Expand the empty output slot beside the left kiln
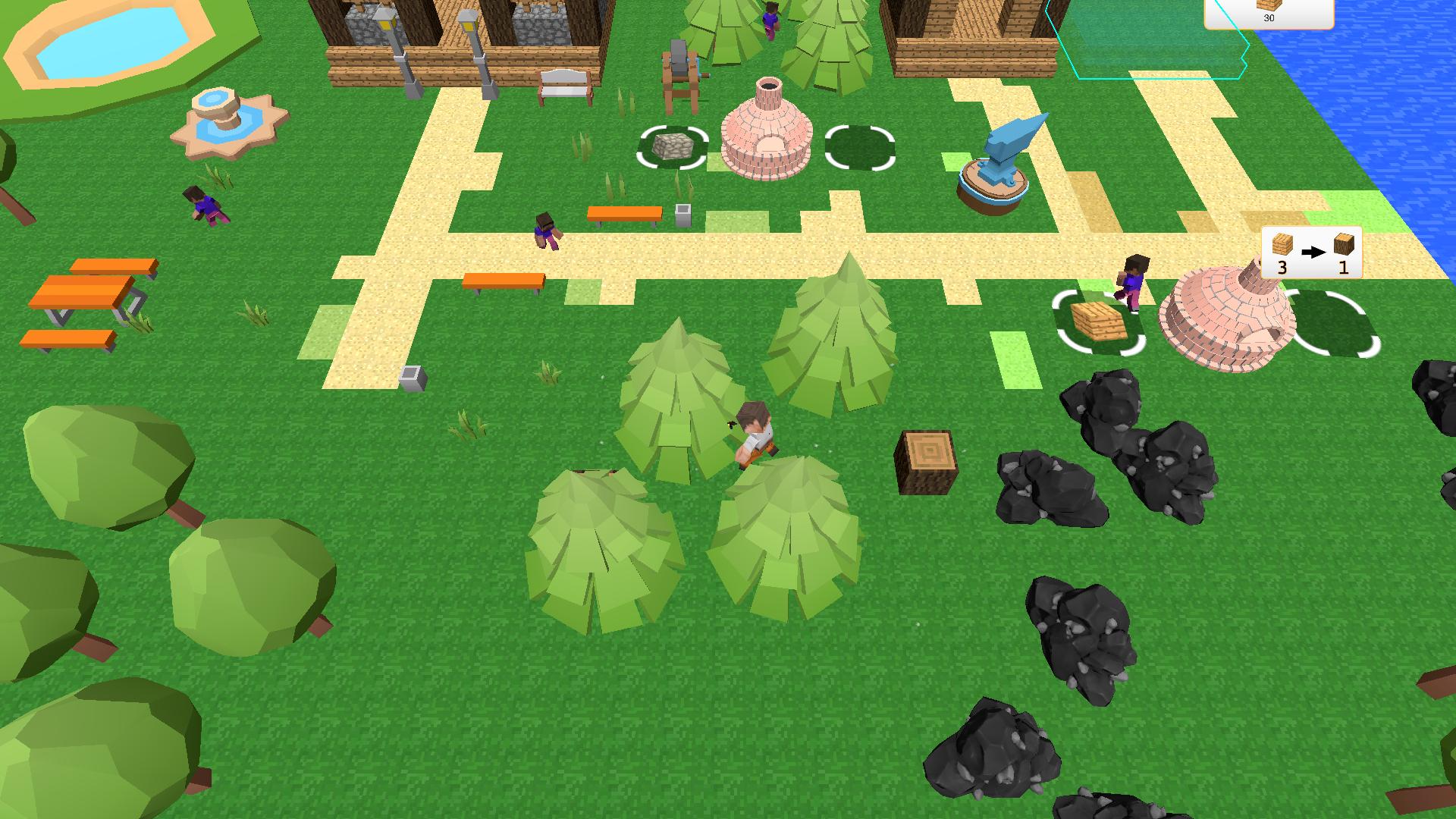Image resolution: width=1456 pixels, height=819 pixels. coord(859,148)
